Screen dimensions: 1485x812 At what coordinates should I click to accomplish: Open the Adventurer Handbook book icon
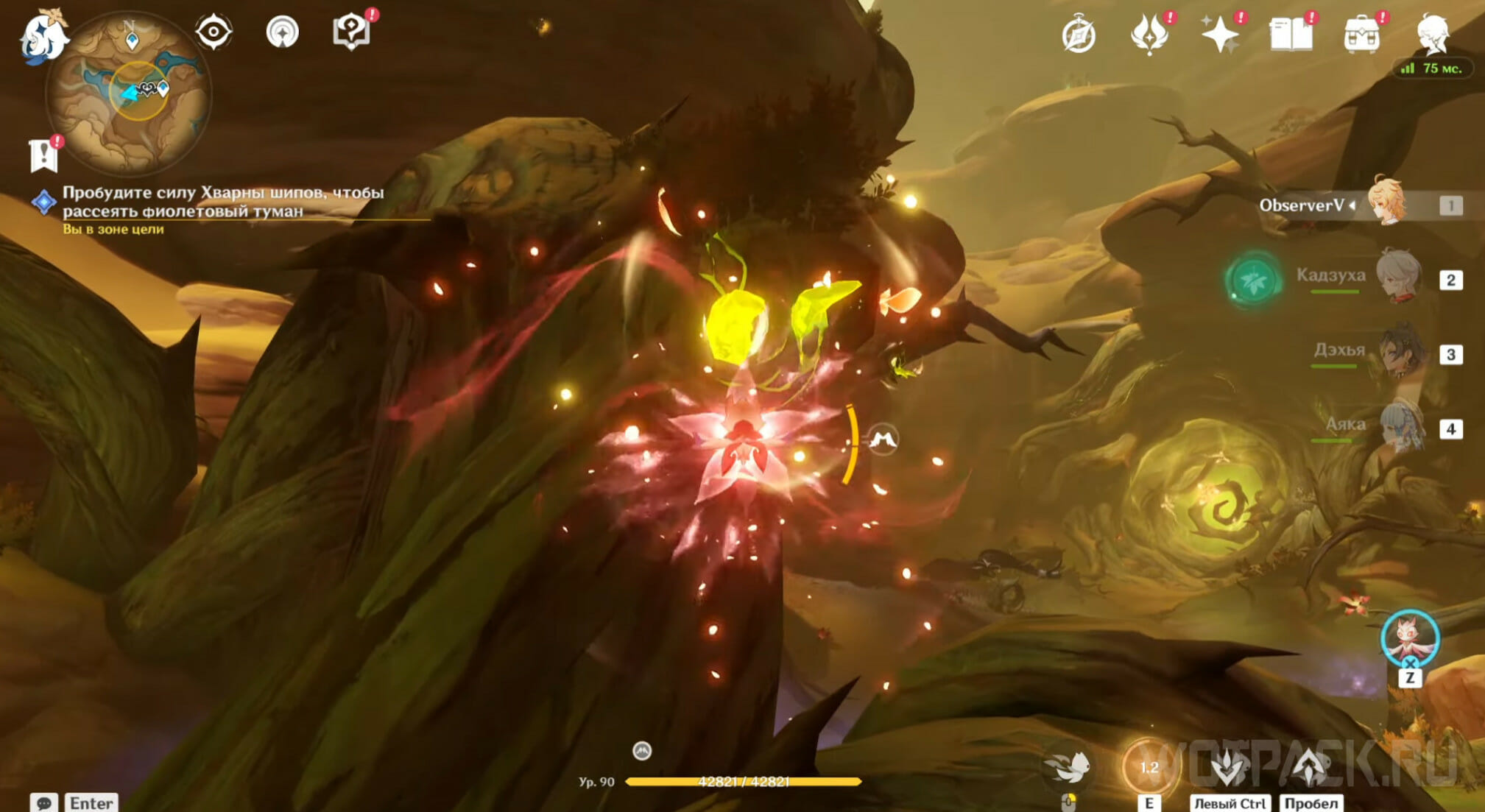tap(1291, 35)
